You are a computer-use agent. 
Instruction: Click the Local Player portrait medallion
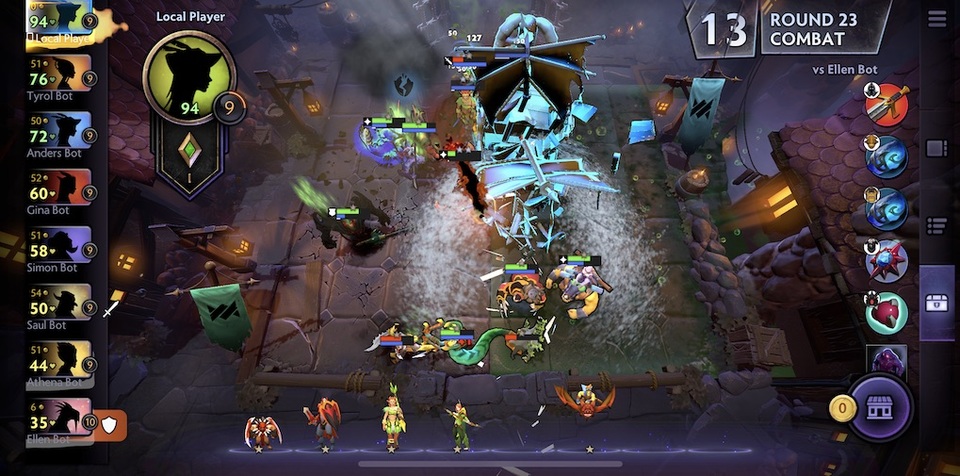(189, 78)
